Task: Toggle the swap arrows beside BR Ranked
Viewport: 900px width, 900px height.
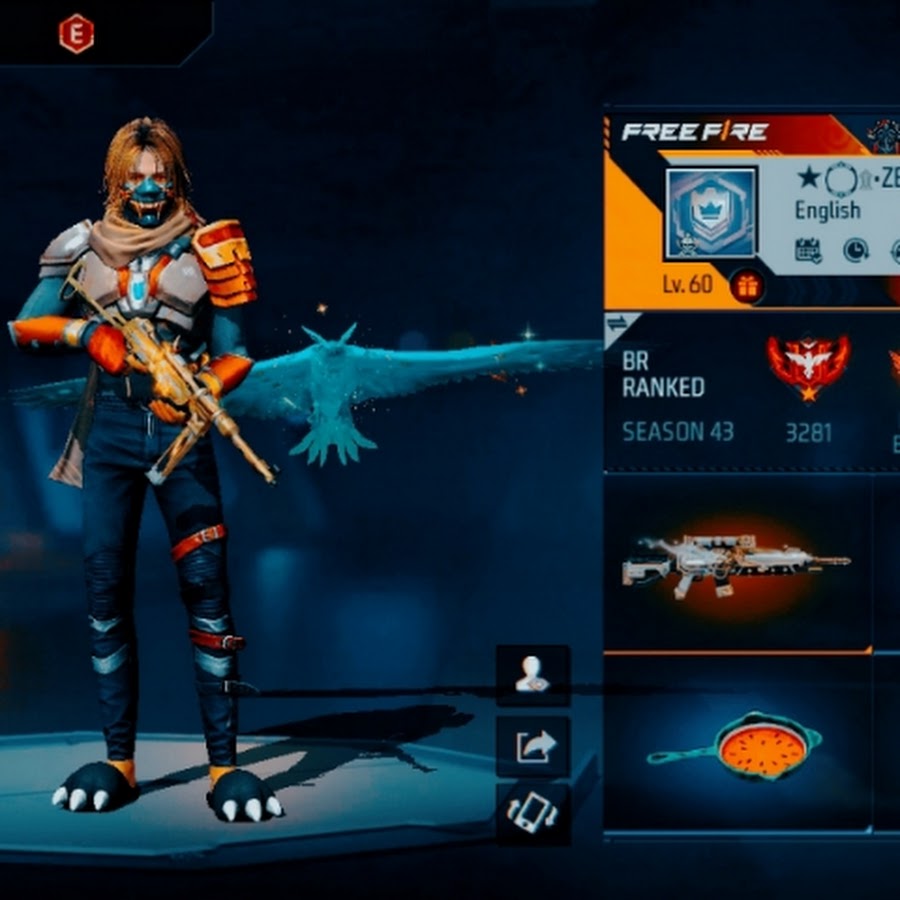Action: point(617,324)
